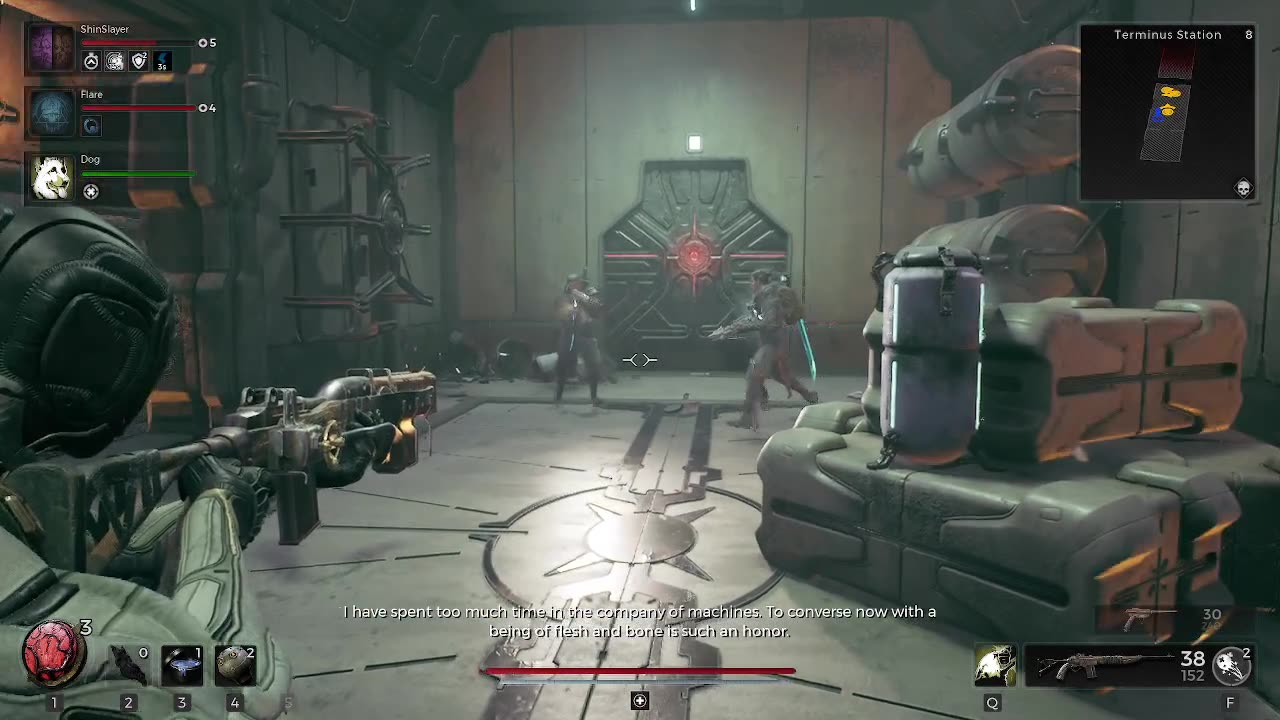Viewport: 1280px width, 720px height.
Task: Activate the weapon mod comet icon
Action: (x=1231, y=665)
